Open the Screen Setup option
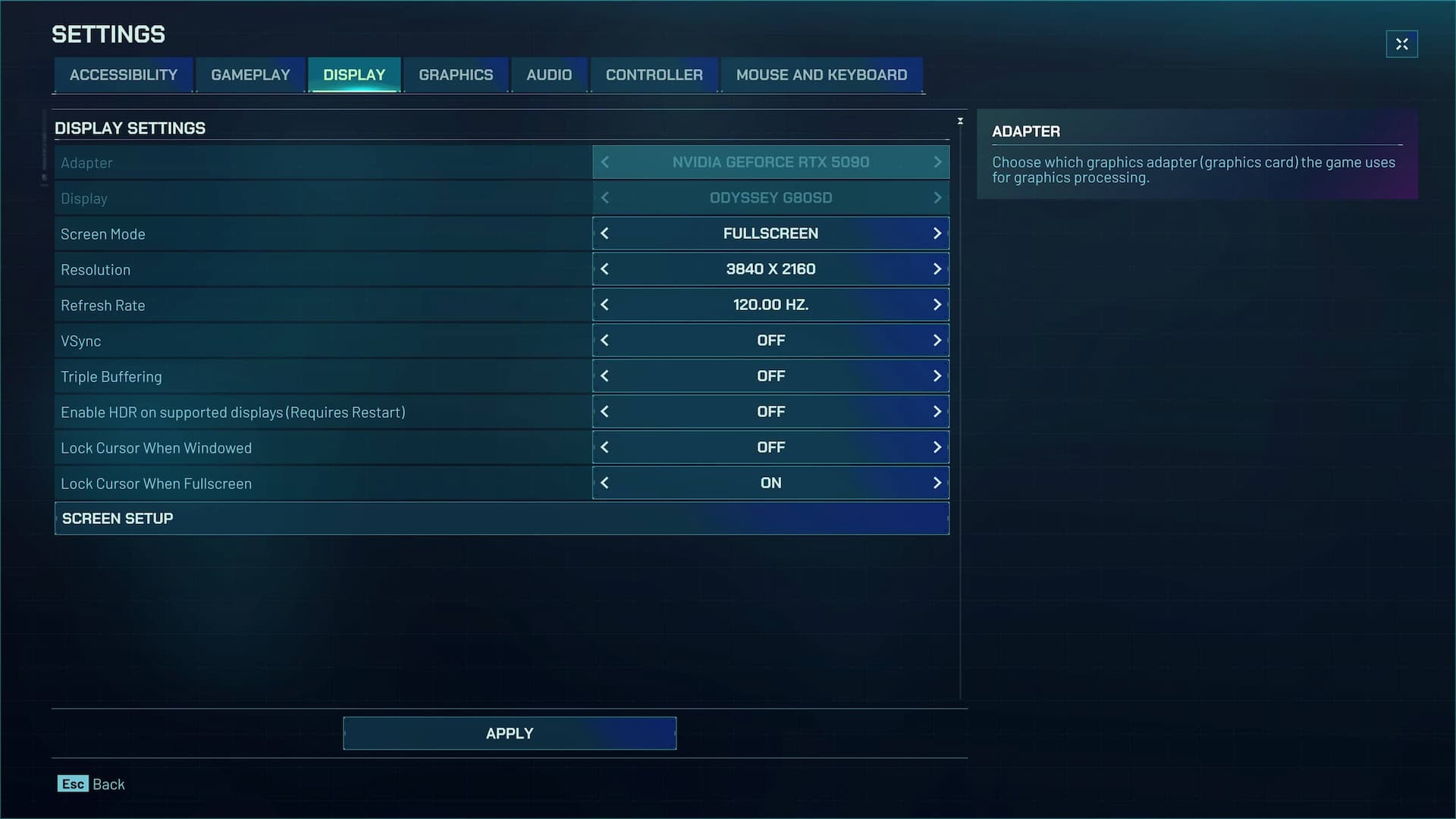 [x=501, y=519]
